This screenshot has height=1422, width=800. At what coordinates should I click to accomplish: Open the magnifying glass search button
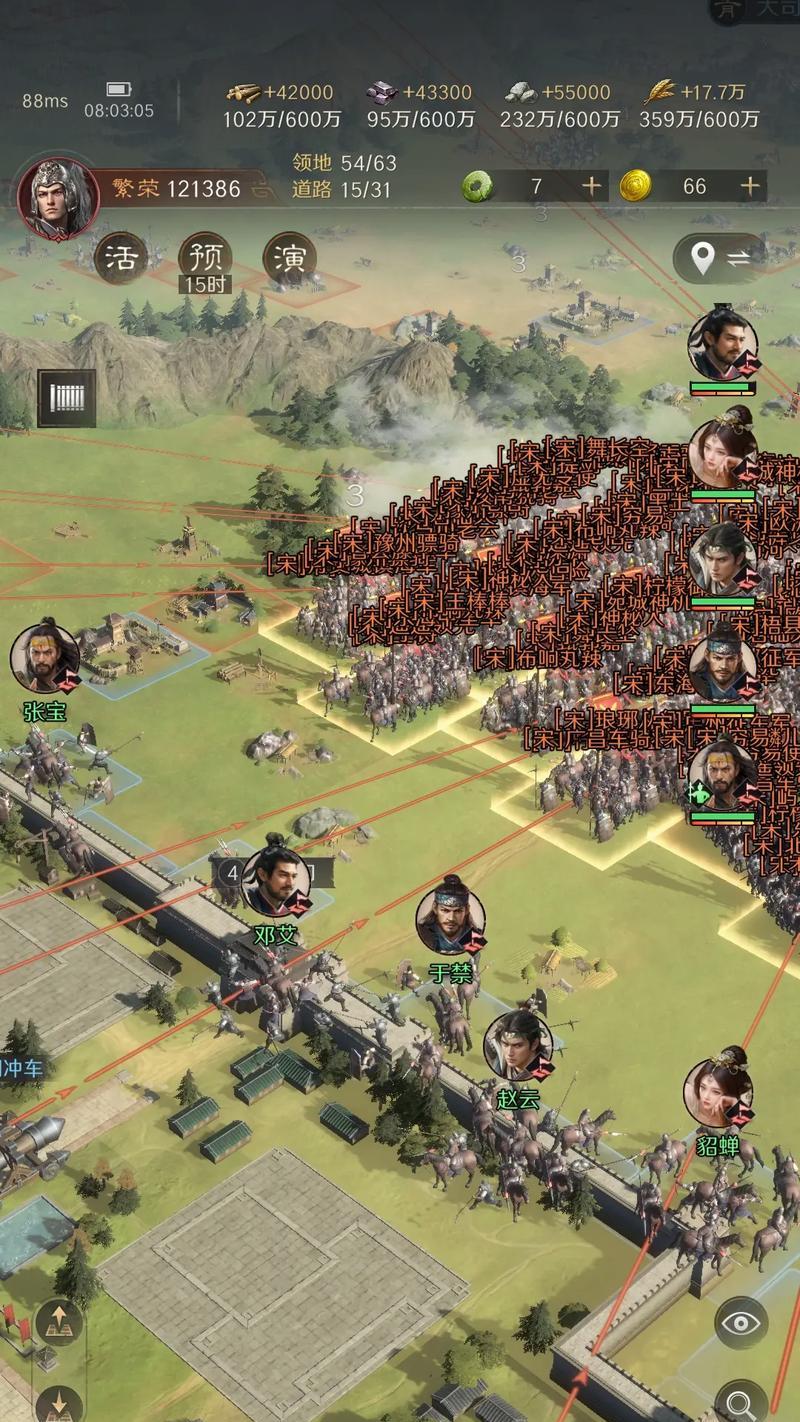[741, 1400]
